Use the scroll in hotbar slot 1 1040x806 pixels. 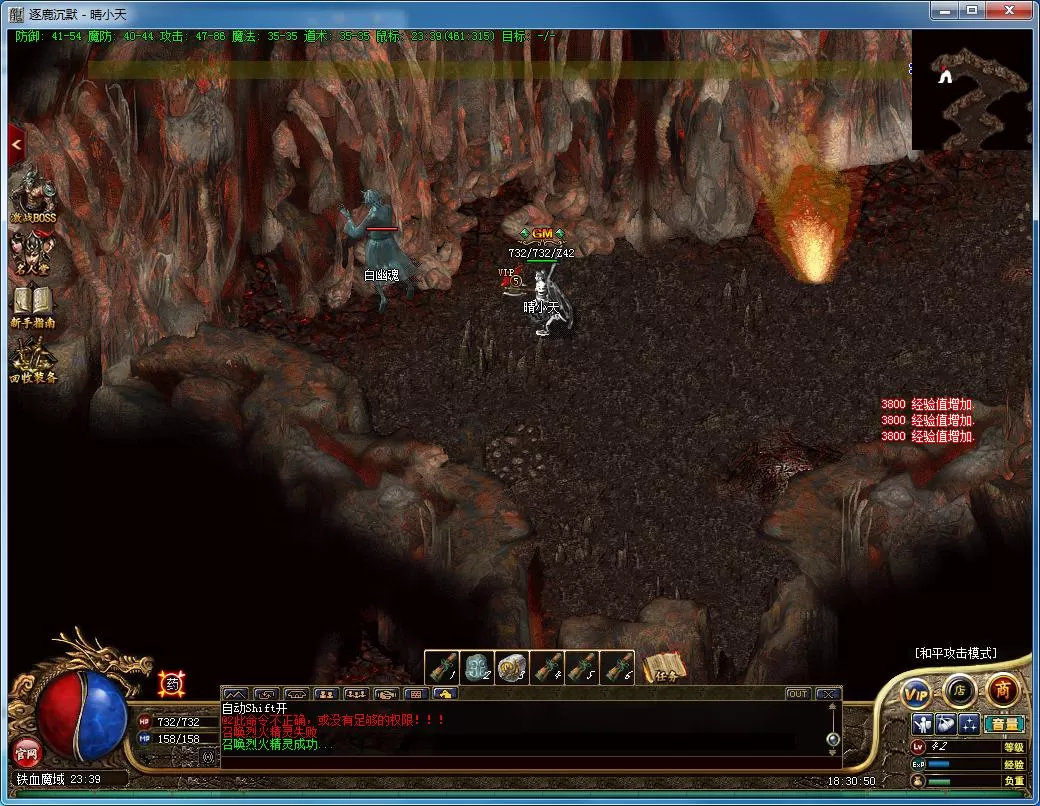(x=441, y=666)
